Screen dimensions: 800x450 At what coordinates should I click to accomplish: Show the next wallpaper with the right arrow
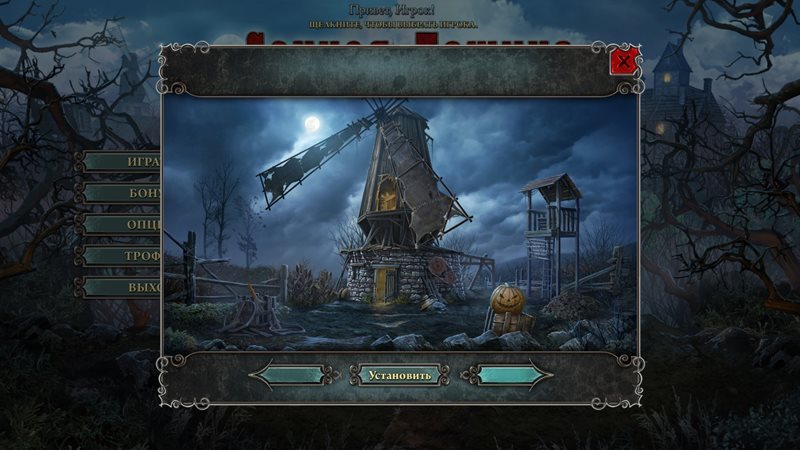pos(510,376)
